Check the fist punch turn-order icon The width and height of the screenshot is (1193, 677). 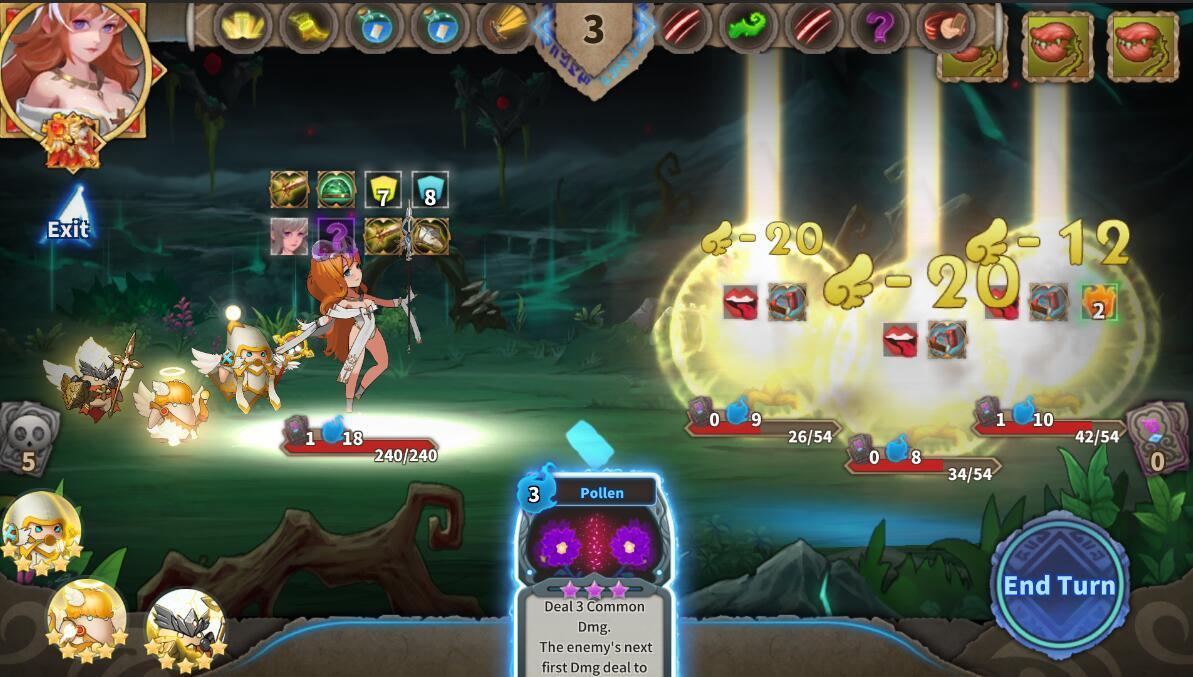pyautogui.click(x=943, y=27)
